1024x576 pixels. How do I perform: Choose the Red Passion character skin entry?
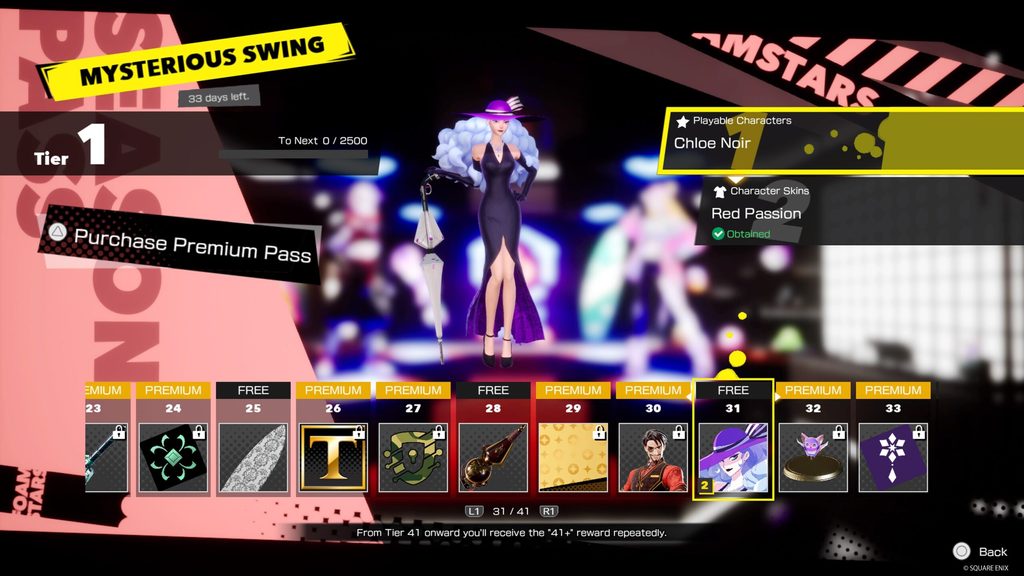click(x=800, y=213)
